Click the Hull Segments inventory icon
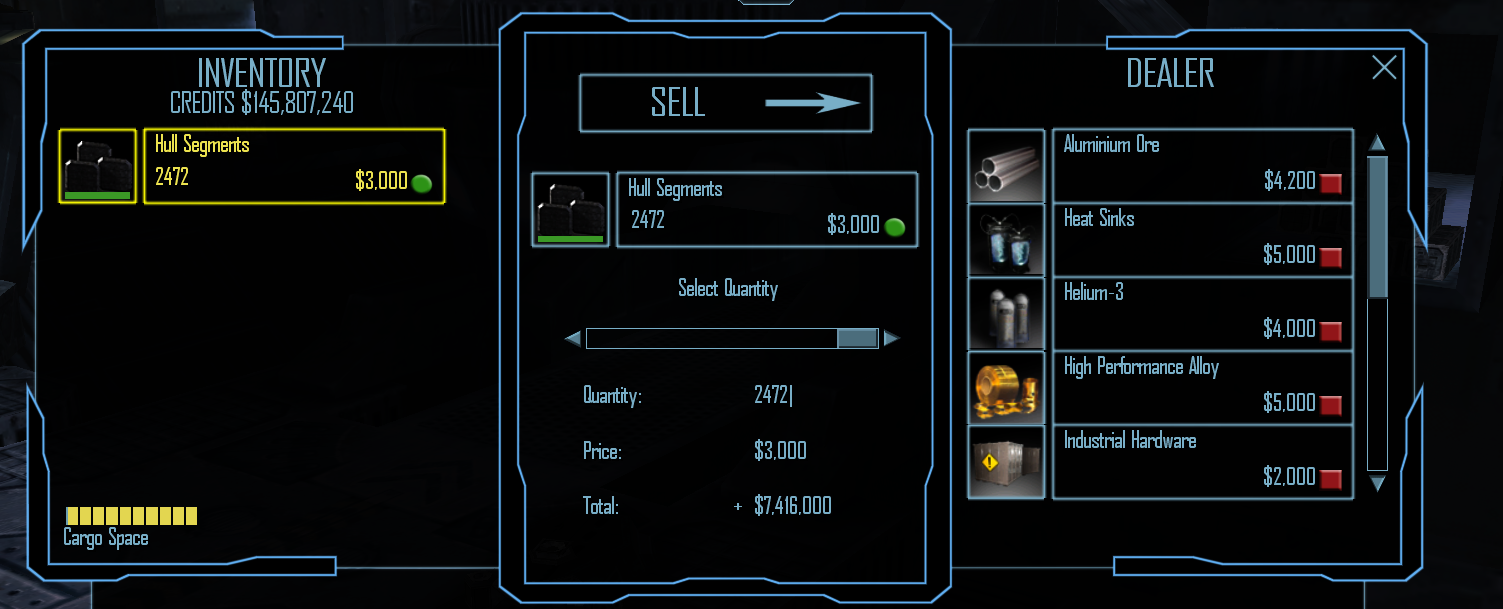 click(97, 166)
